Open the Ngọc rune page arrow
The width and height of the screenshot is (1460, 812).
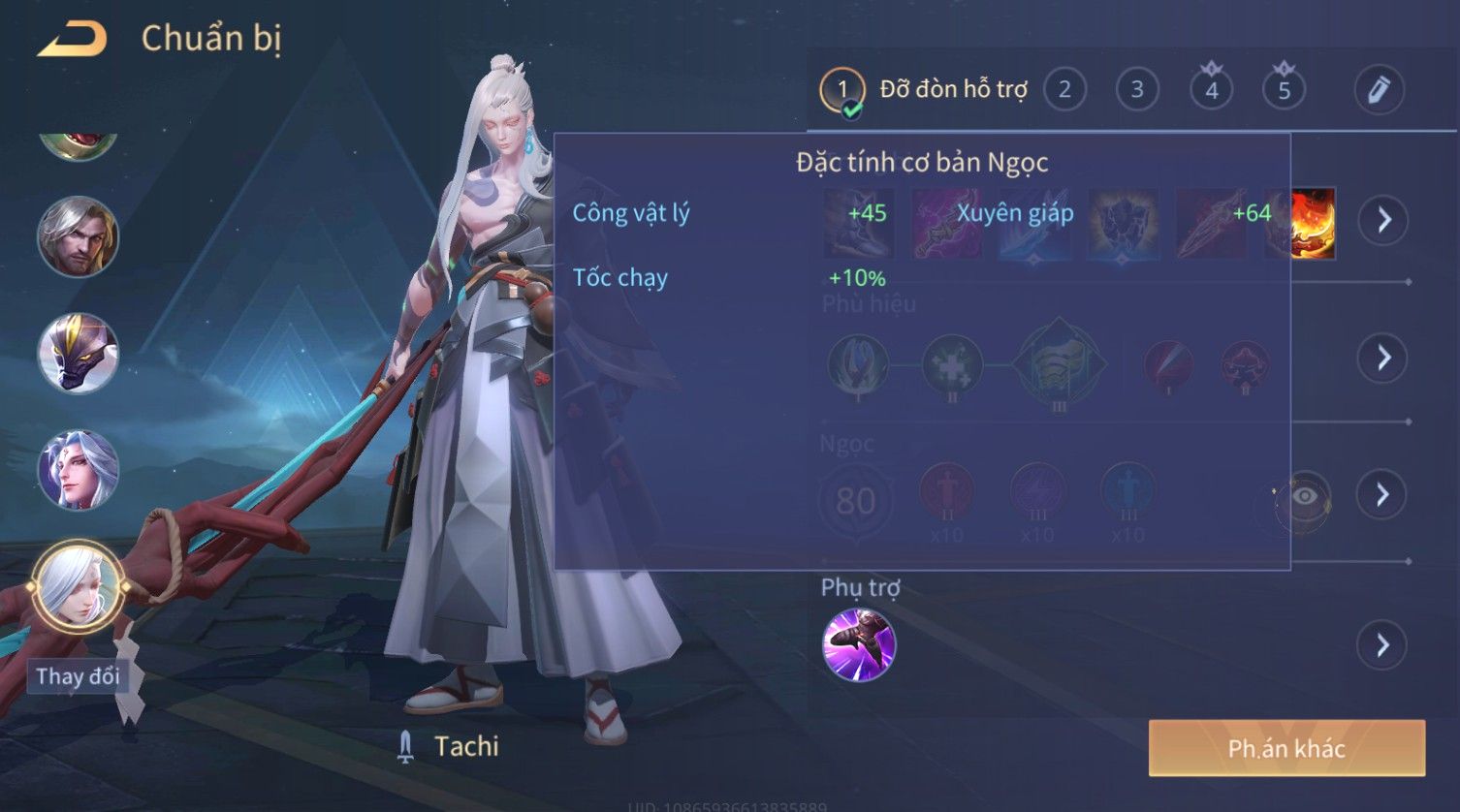[x=1382, y=495]
